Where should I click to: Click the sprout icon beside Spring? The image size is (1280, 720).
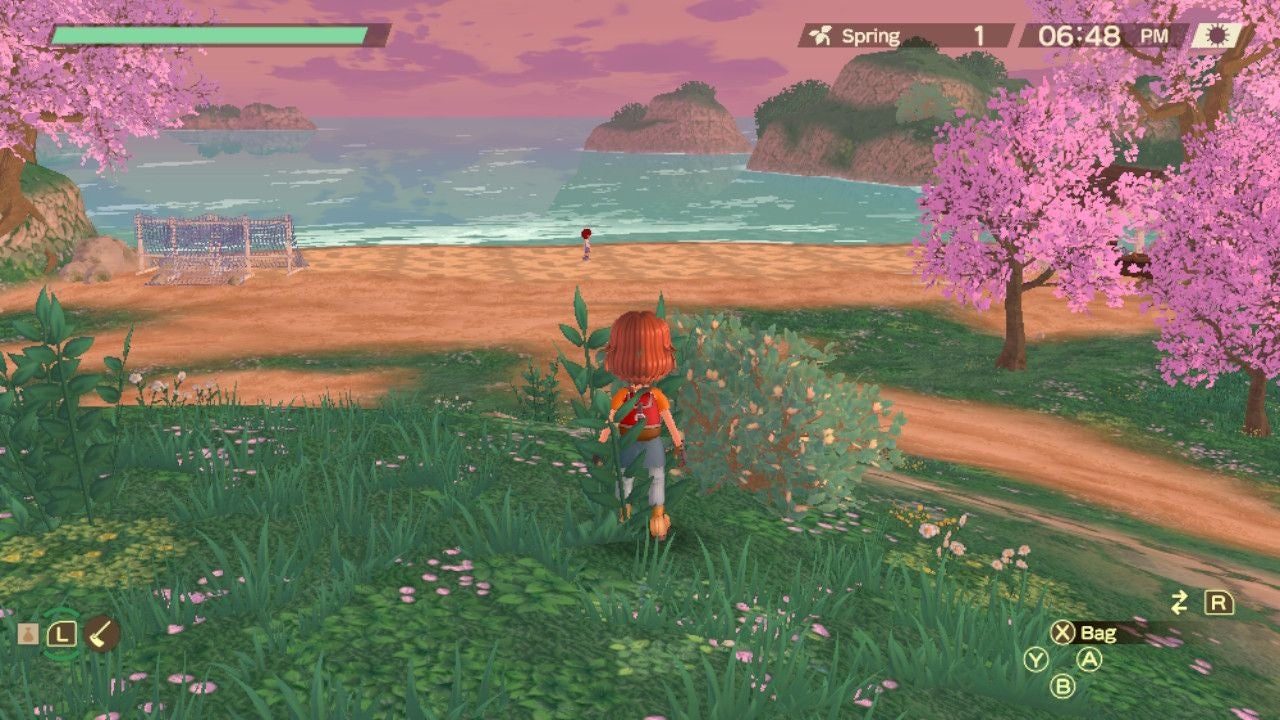[822, 36]
